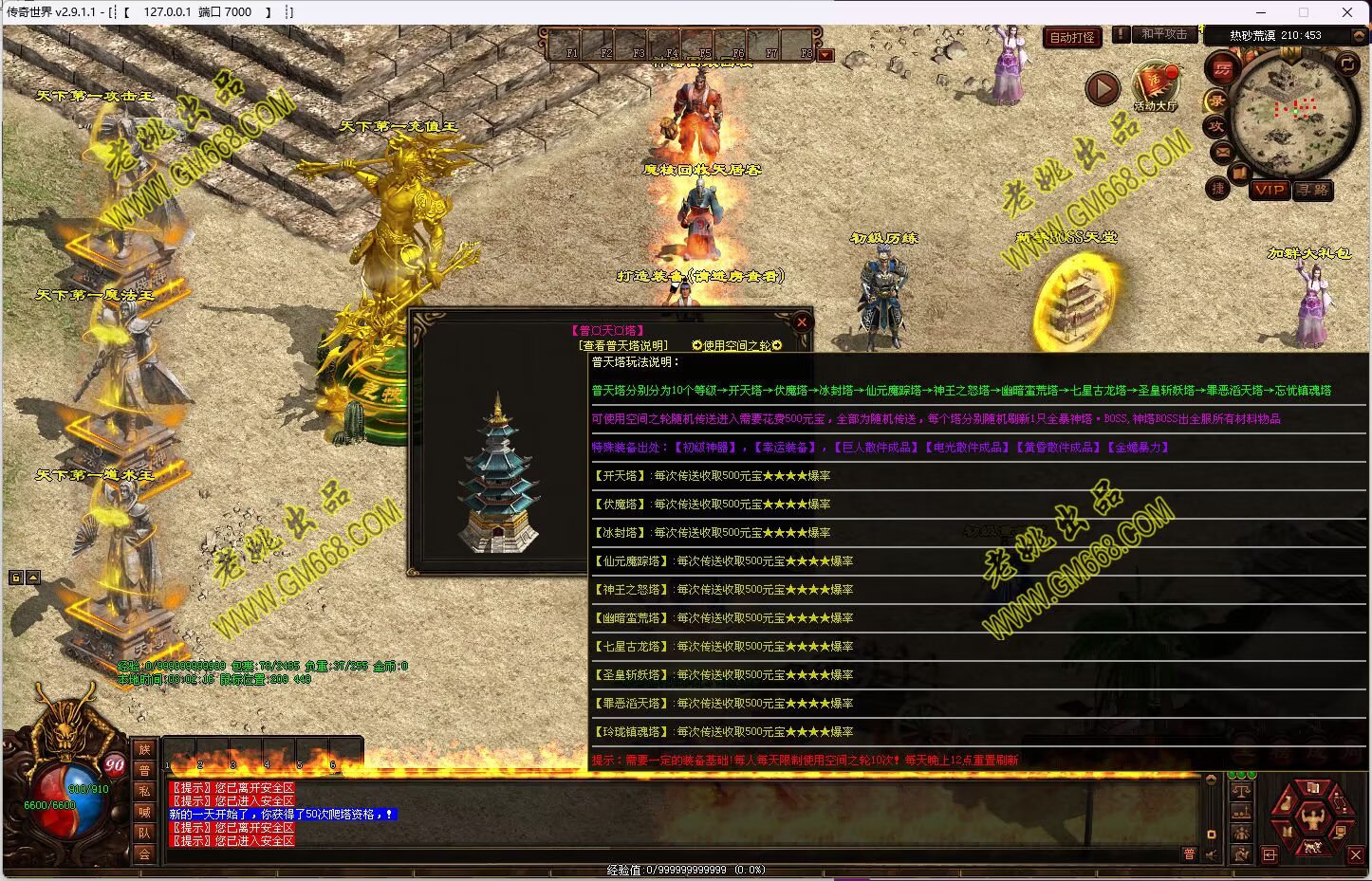Open the 活动大厅 event hall icon
Image resolution: width=1372 pixels, height=881 pixels.
[x=1156, y=86]
